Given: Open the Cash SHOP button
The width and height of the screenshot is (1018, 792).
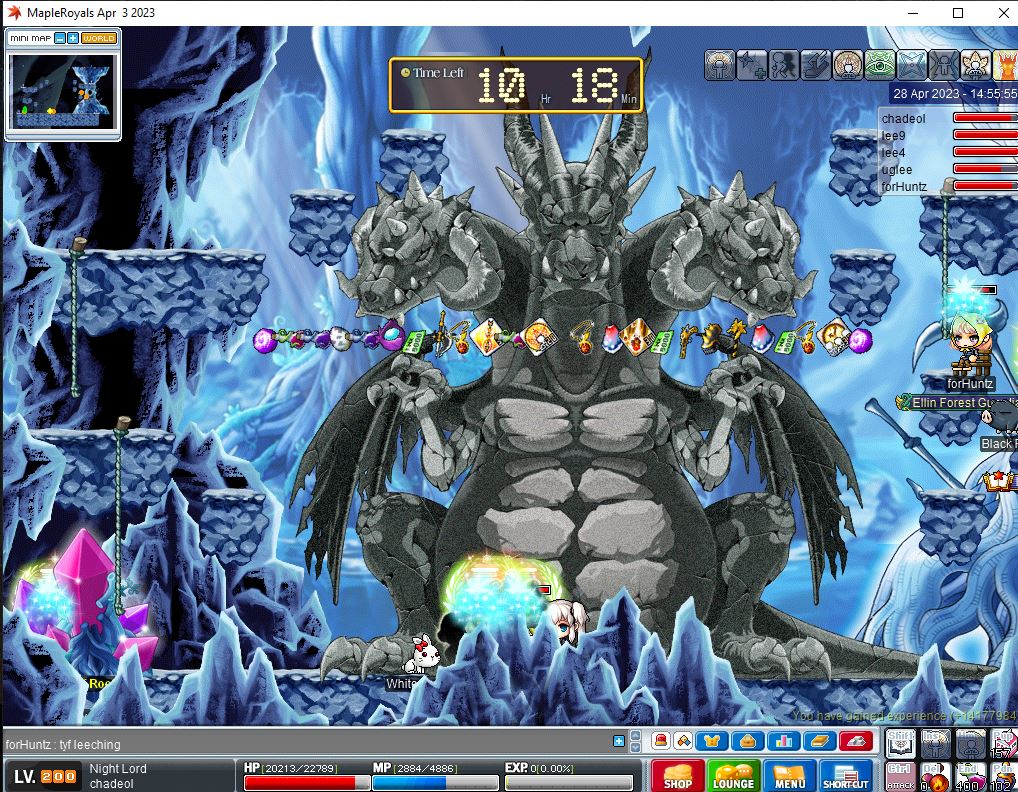Looking at the screenshot, I should [x=677, y=776].
